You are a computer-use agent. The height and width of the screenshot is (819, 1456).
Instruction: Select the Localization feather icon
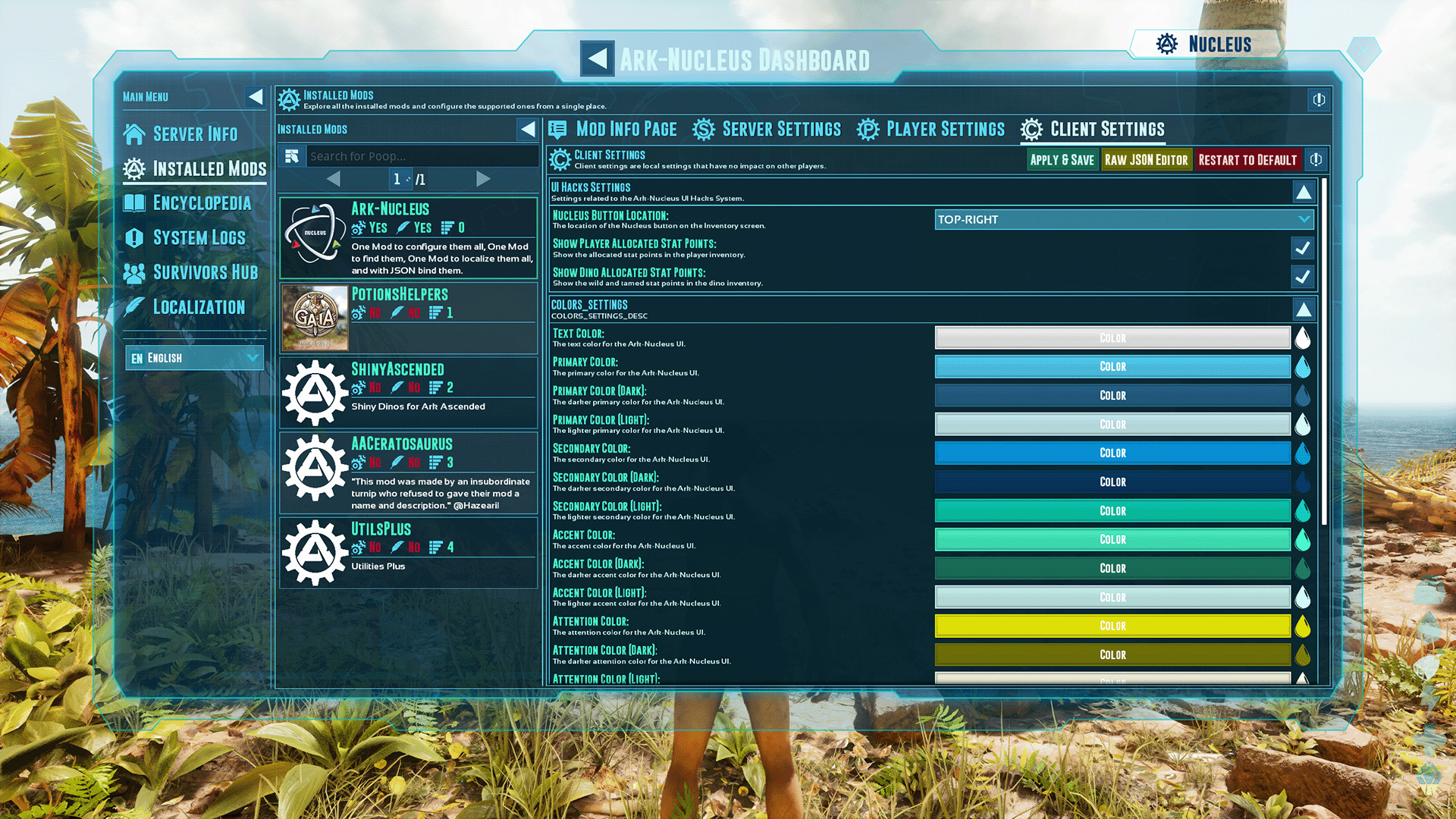coord(135,306)
